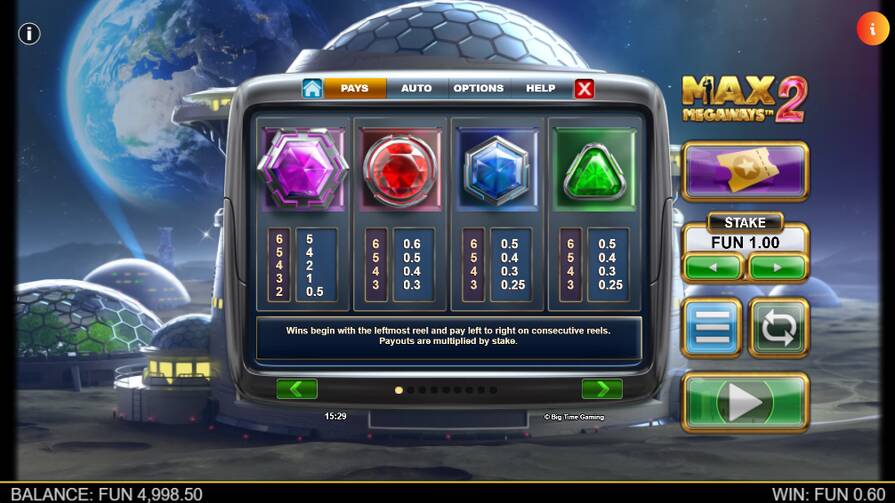Click the home icon in paytable header
895x503 pixels.
click(x=312, y=88)
